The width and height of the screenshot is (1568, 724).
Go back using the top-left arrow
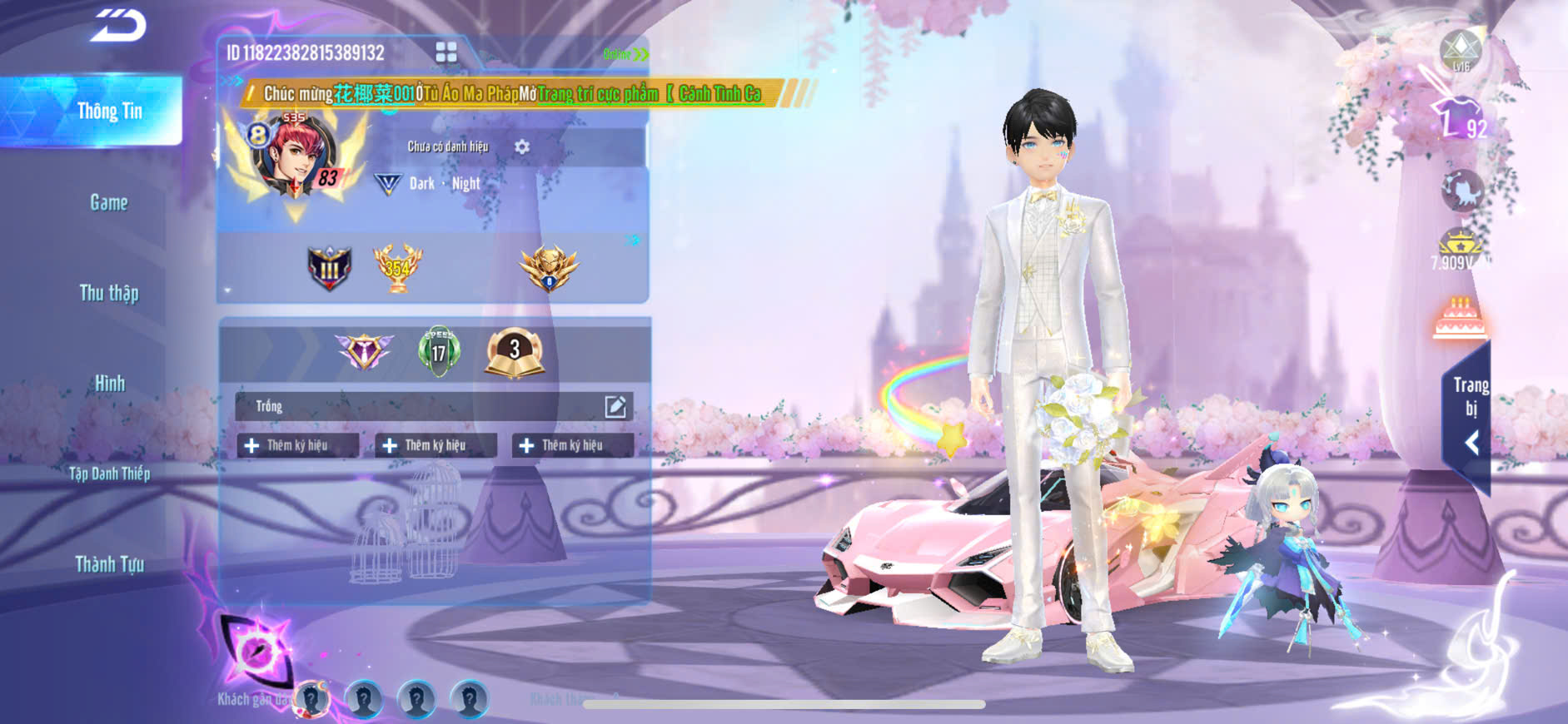tap(119, 25)
